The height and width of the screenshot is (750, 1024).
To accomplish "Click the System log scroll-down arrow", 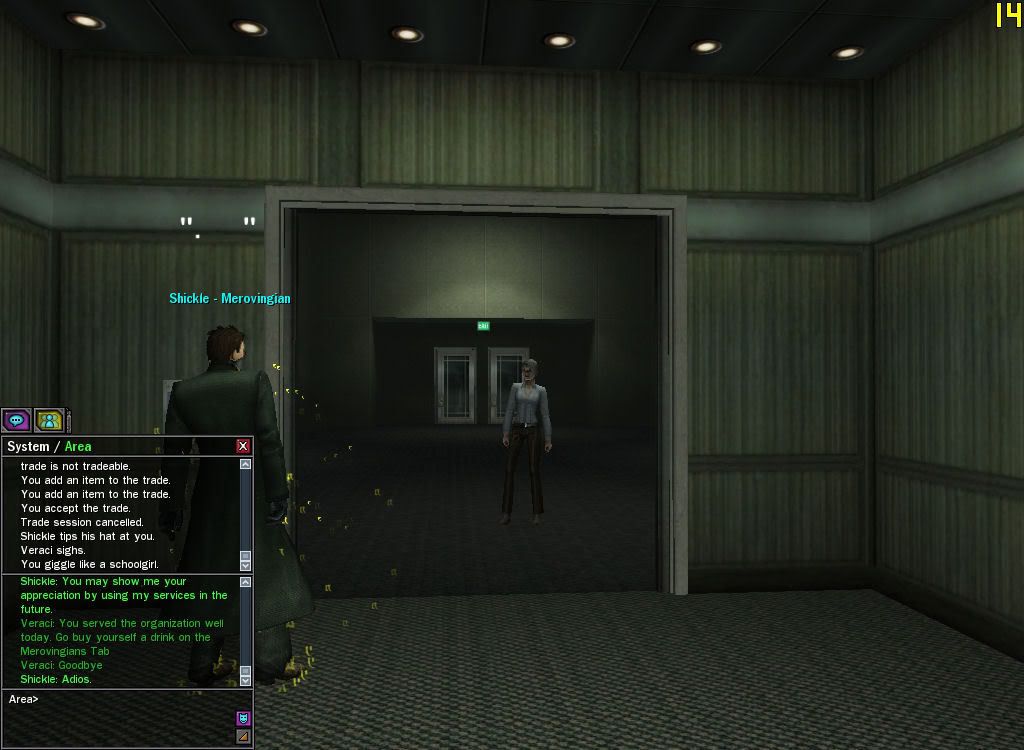I will tap(246, 566).
